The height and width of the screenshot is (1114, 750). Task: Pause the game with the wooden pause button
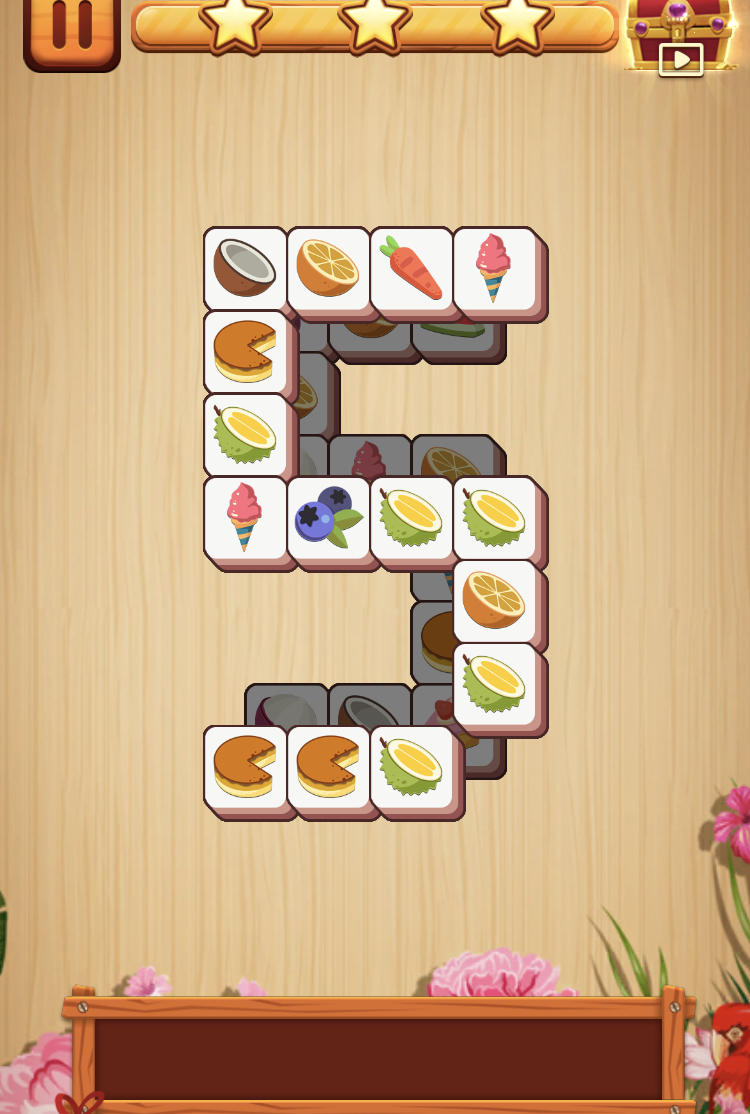(71, 30)
